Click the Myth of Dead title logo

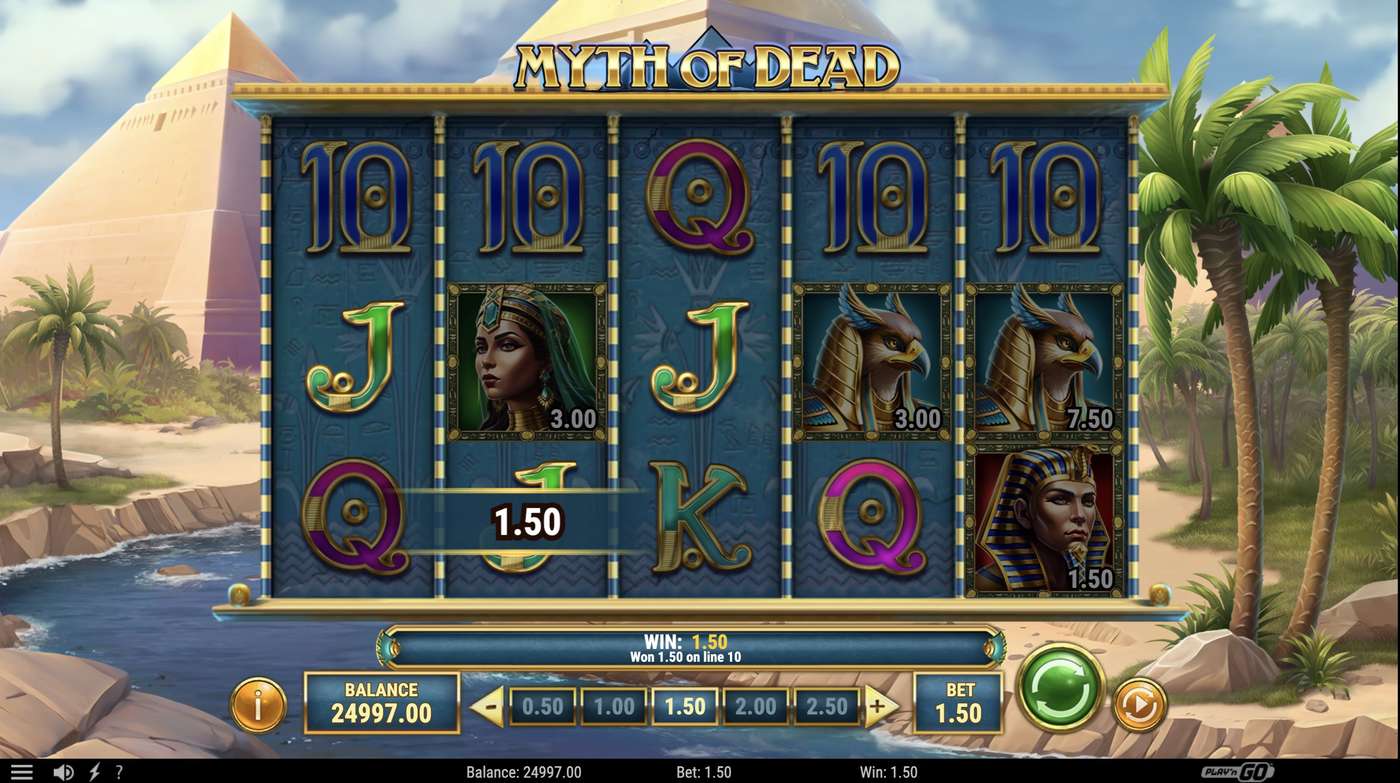[698, 62]
